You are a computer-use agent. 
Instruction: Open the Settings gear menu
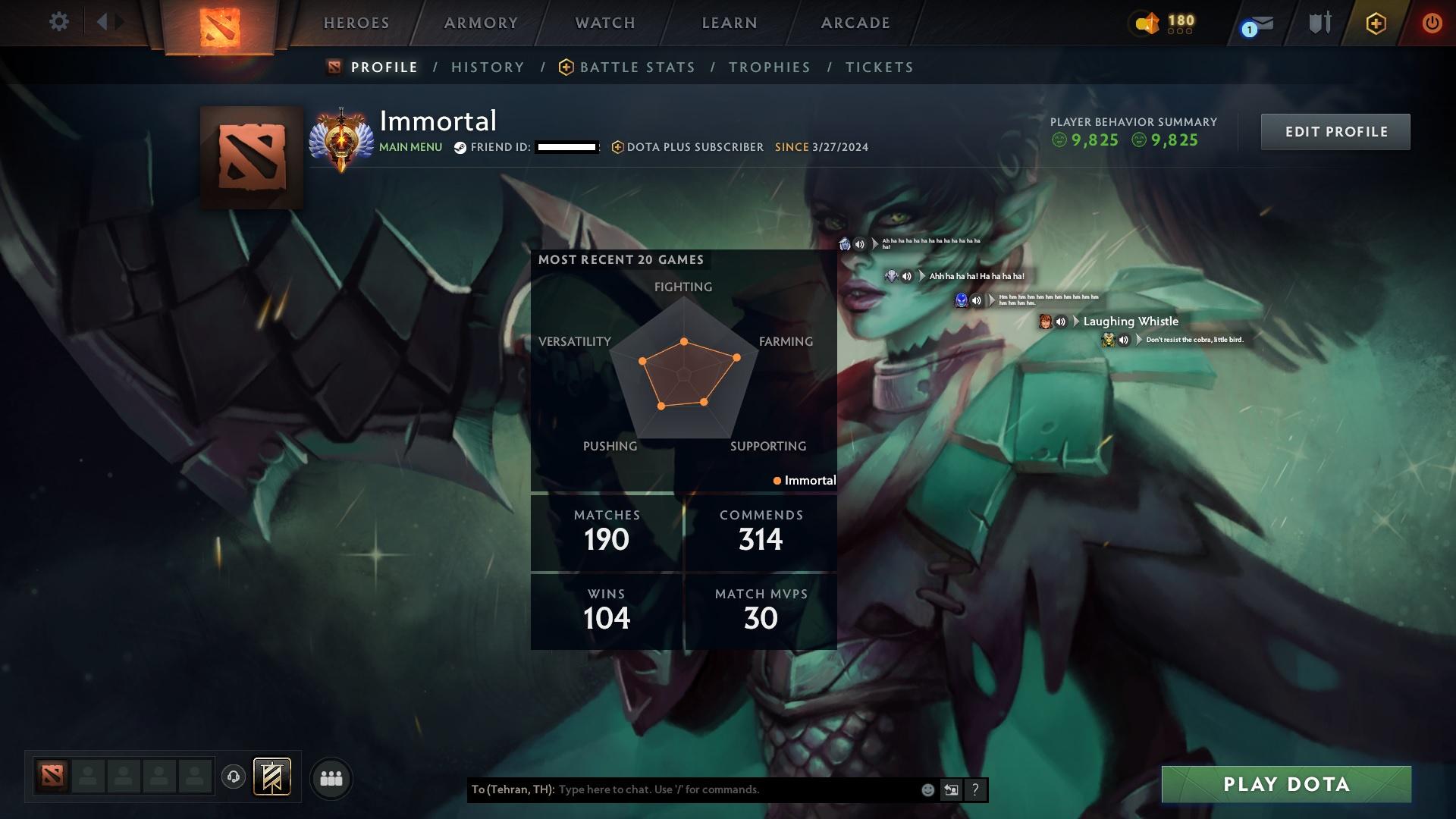click(59, 22)
